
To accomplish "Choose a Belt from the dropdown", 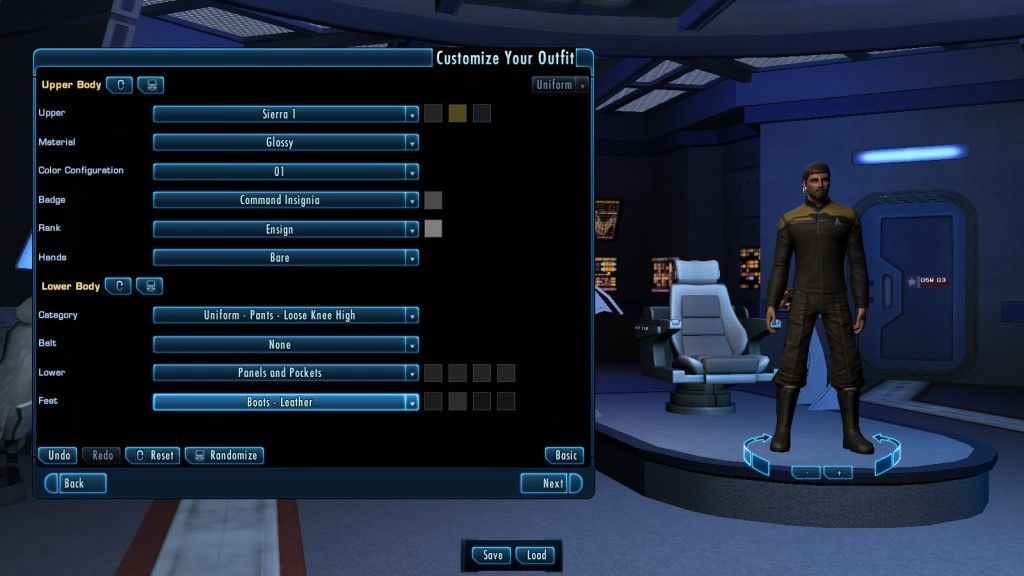I will [x=285, y=345].
